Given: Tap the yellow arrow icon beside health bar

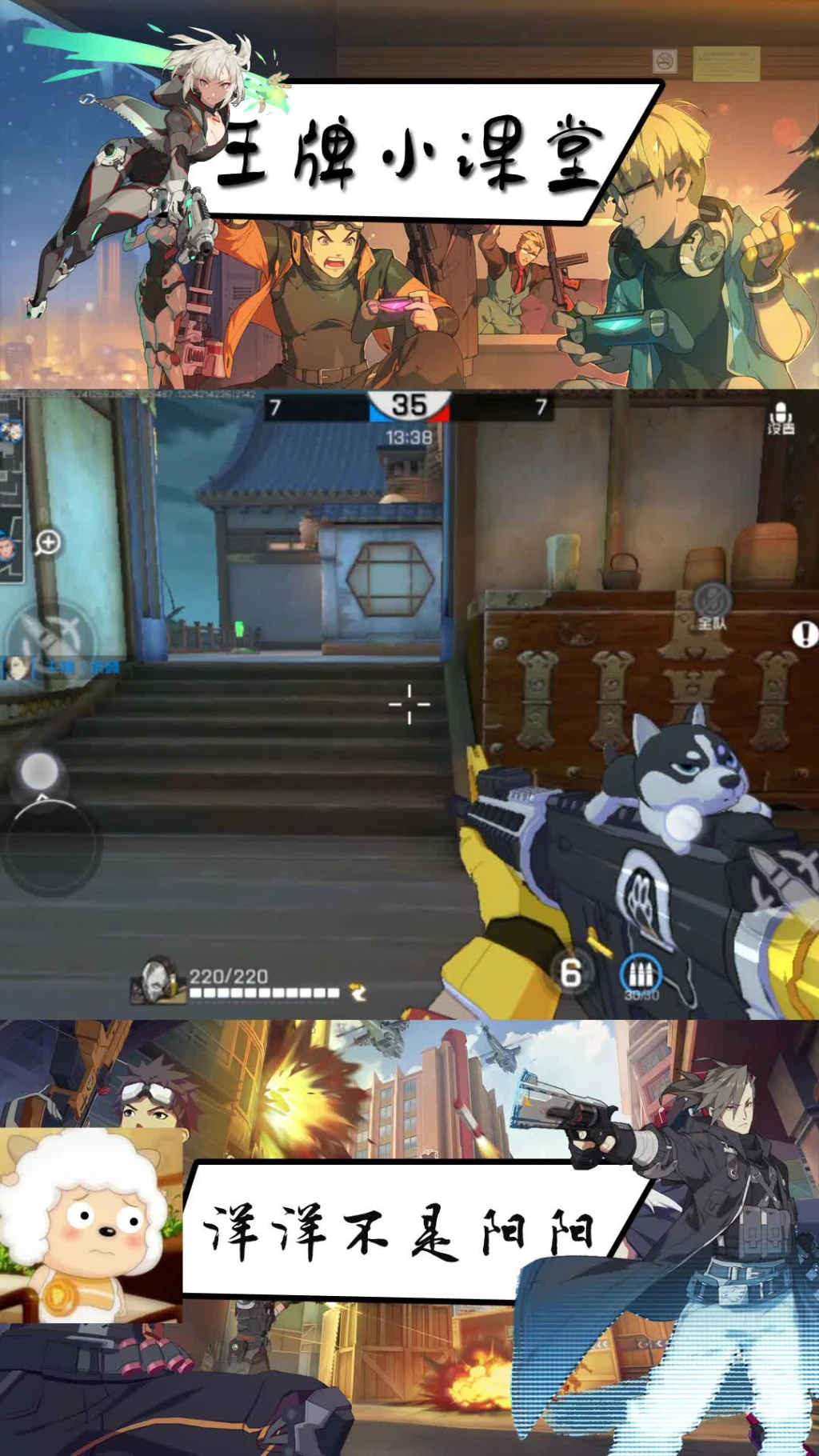Looking at the screenshot, I should click(x=358, y=993).
